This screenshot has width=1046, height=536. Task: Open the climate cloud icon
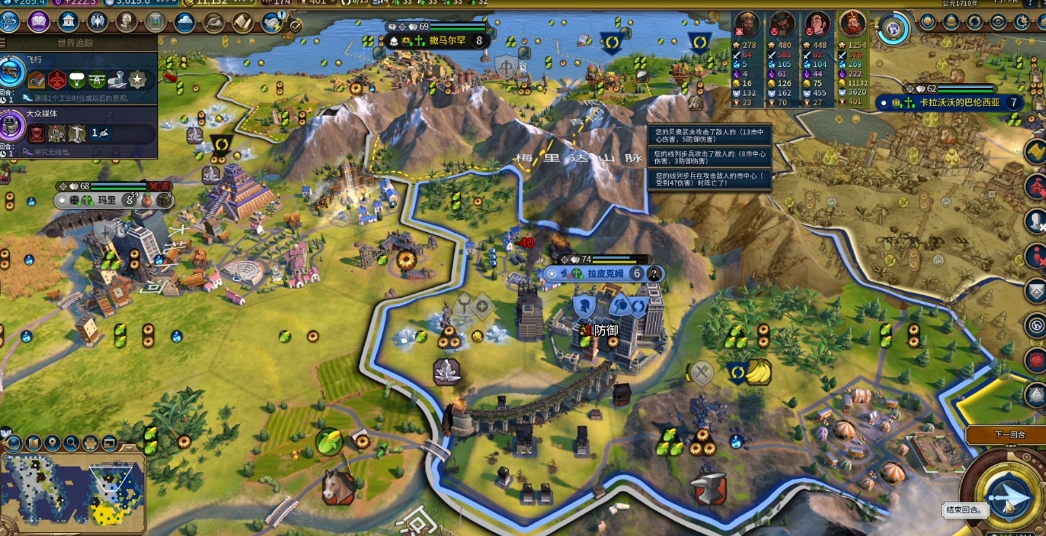pos(185,21)
